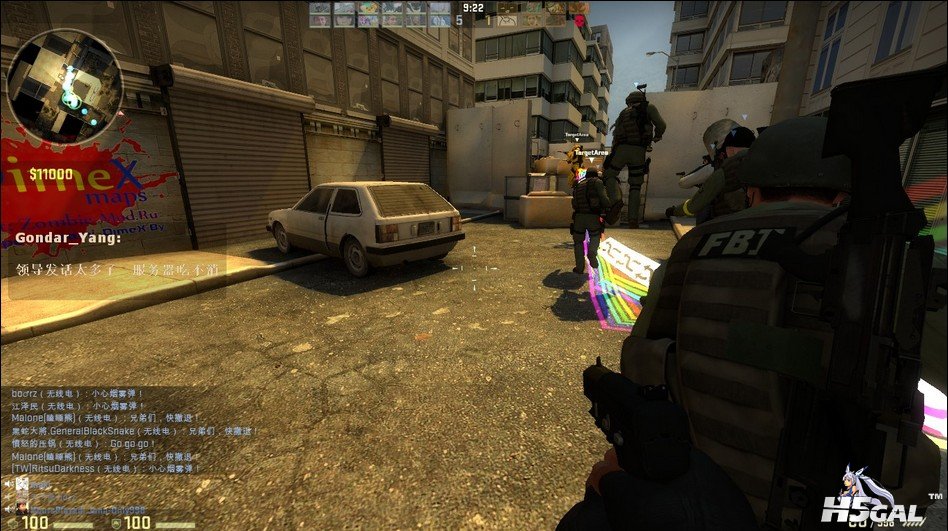Select the red skull player avatar

[579, 17]
